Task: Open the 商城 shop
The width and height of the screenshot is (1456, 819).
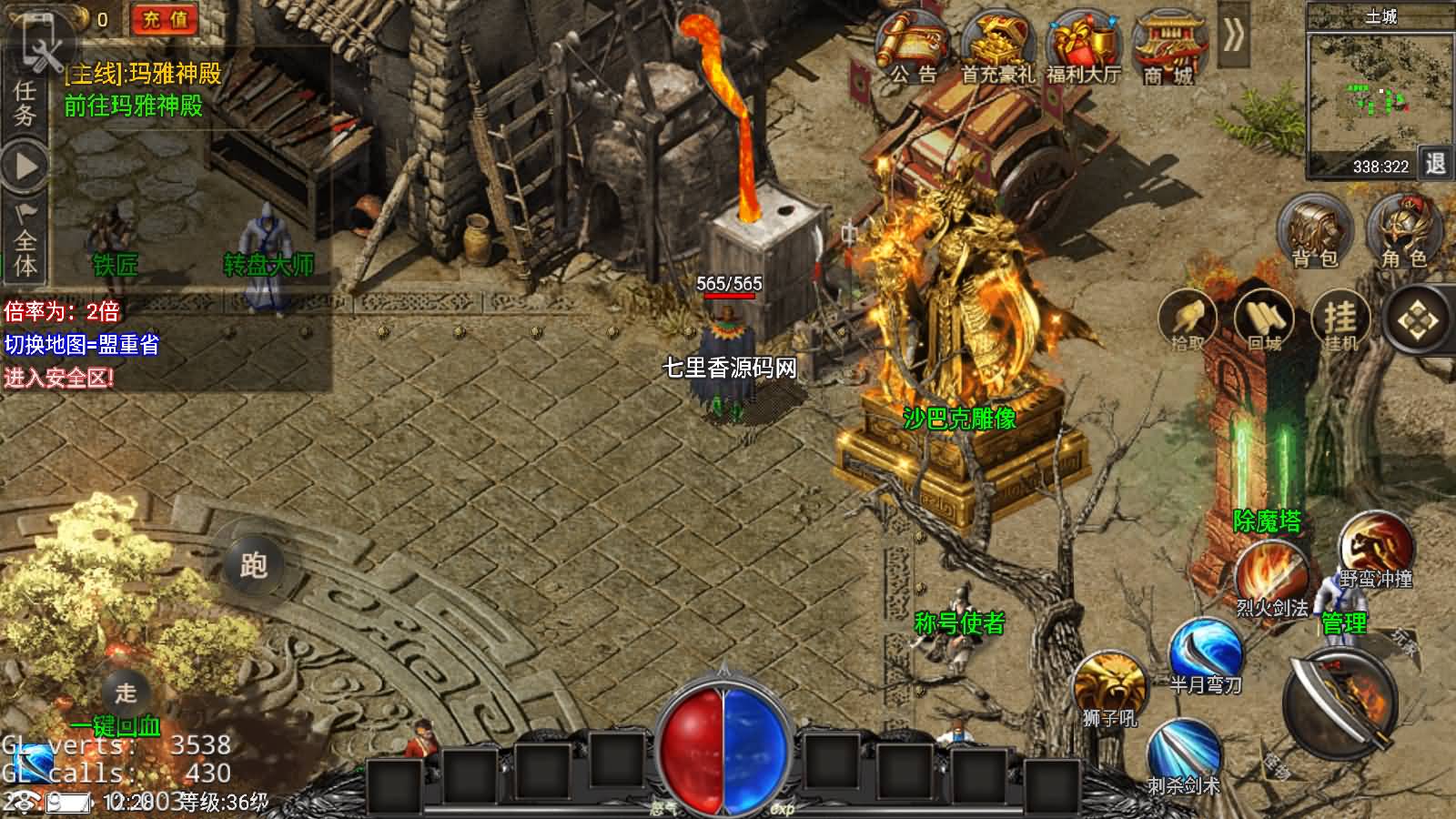Action: coord(1168,45)
